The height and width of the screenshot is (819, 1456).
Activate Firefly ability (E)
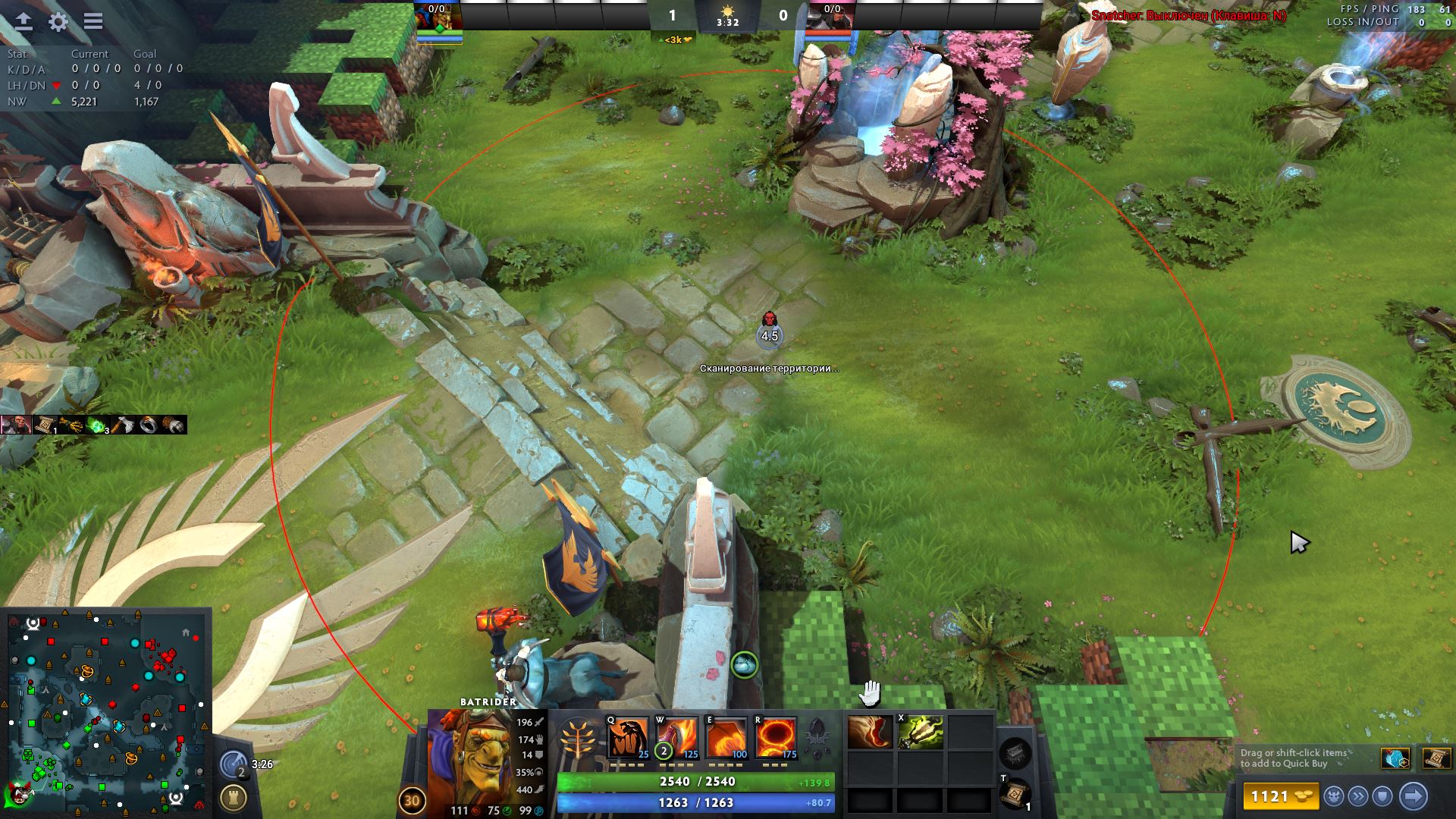coord(726,738)
